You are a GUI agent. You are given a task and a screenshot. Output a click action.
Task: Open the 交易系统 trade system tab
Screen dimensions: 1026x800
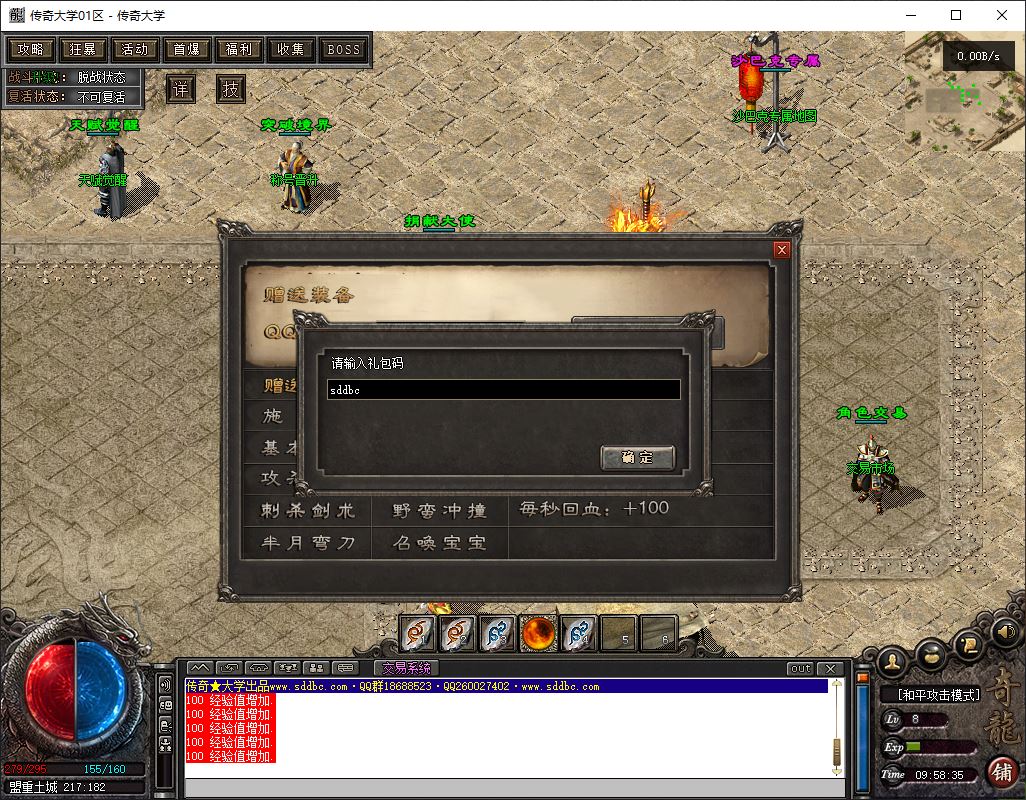(406, 668)
